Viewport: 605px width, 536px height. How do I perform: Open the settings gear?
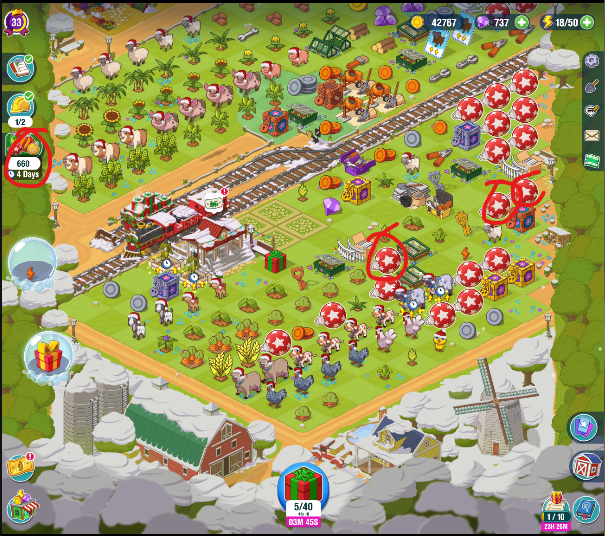[592, 62]
